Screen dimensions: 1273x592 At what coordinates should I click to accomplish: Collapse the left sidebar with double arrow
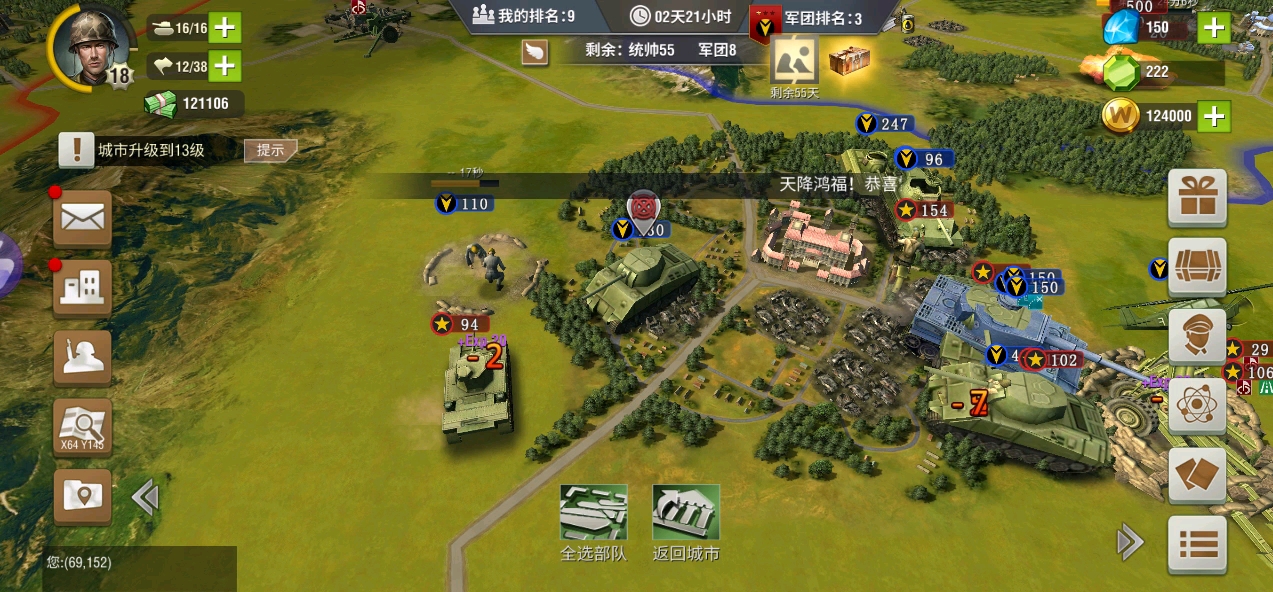click(145, 497)
